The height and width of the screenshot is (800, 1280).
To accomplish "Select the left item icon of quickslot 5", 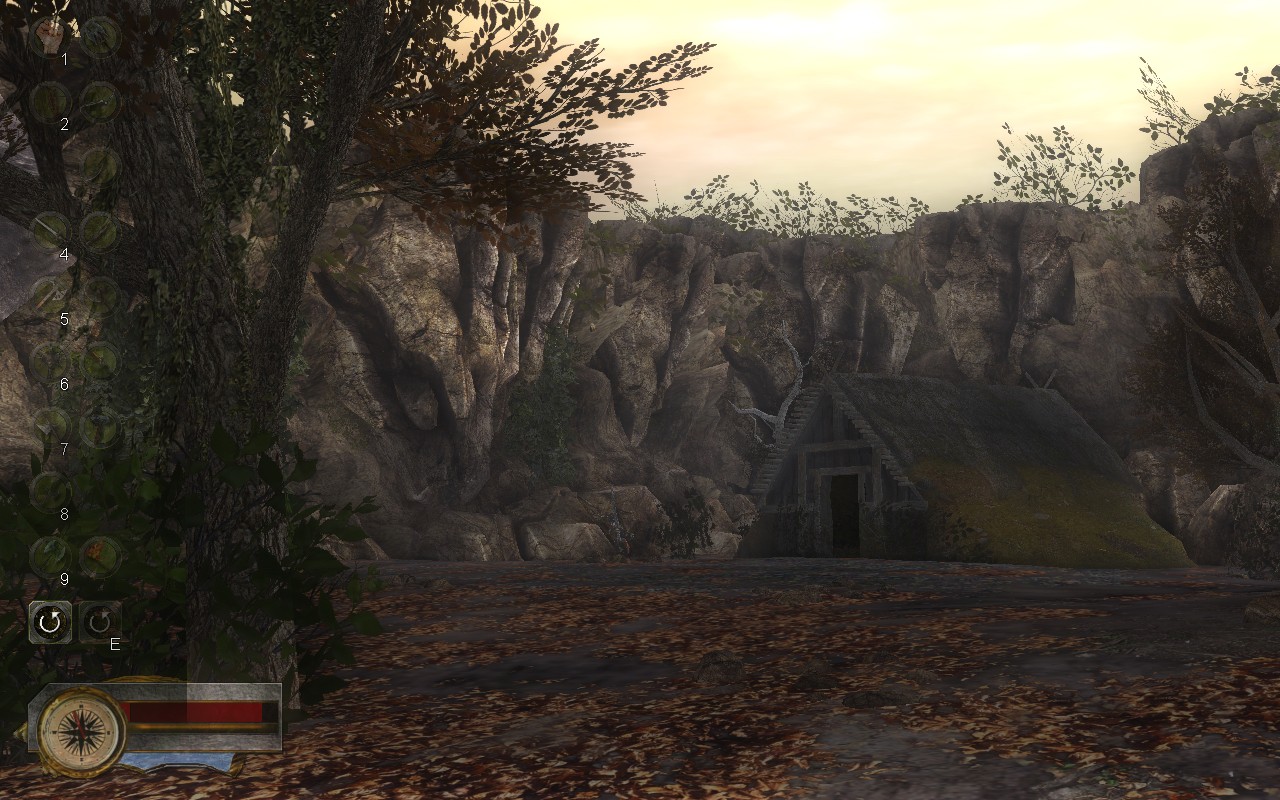I will 47,291.
